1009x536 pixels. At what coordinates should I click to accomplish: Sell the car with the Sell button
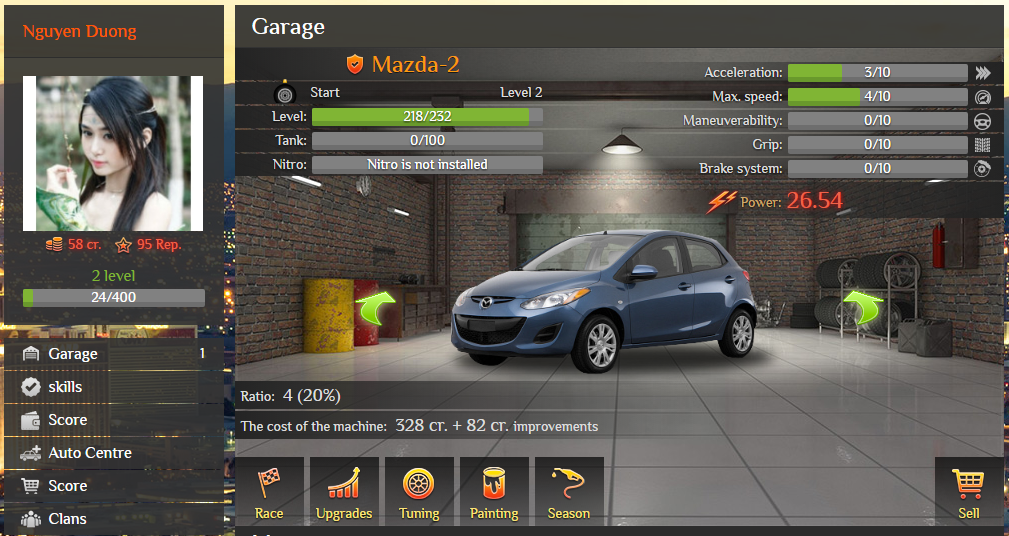(x=968, y=492)
